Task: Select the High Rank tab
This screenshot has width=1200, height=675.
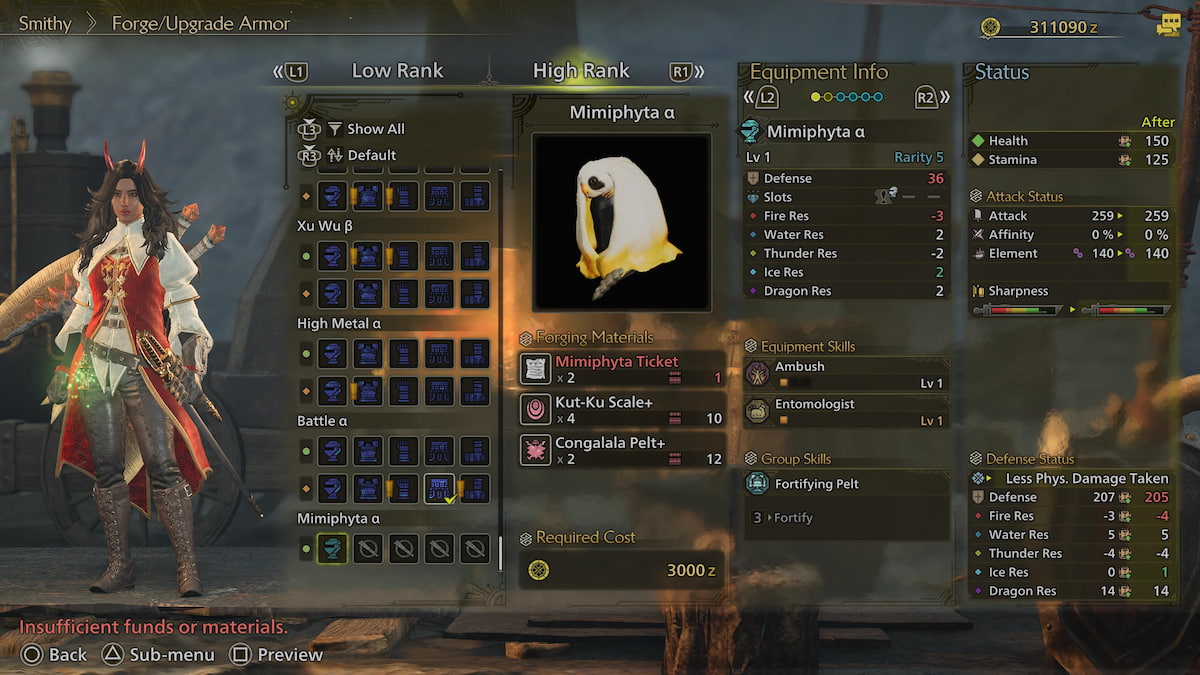Action: coord(581,71)
